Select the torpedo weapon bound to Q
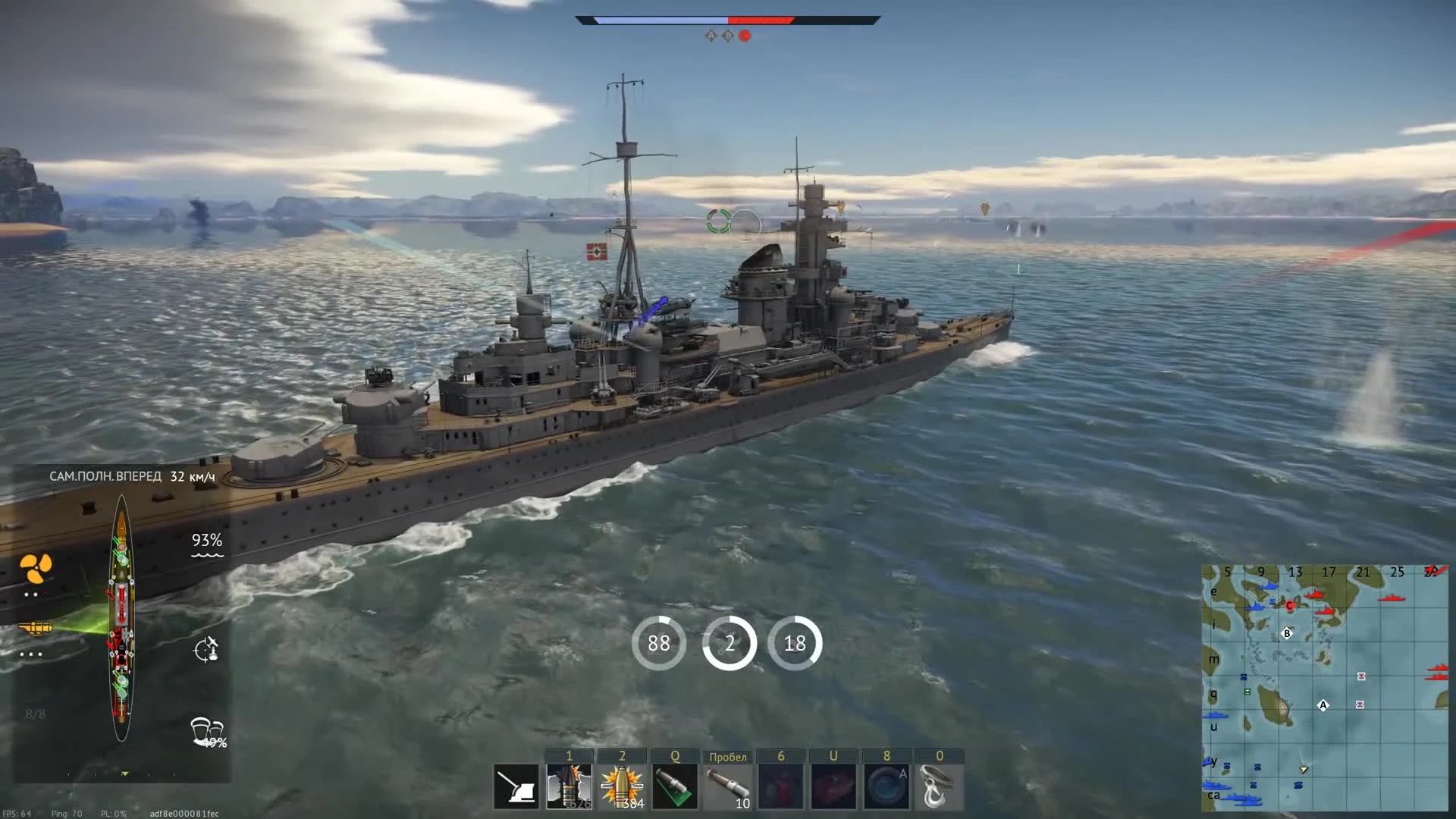The image size is (1456, 819). [676, 786]
